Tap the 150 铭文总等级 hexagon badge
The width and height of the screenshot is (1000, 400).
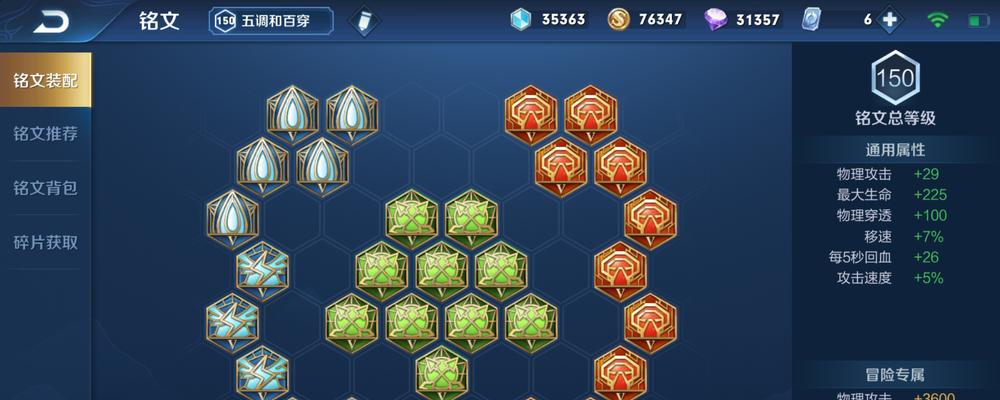coord(895,77)
